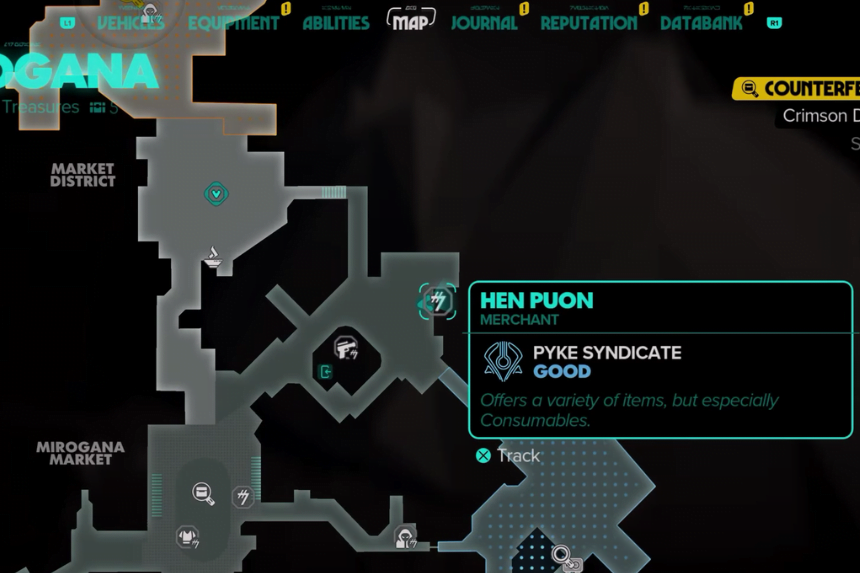The image size is (860, 573).
Task: Select the teal exit door marker
Action: 325,372
